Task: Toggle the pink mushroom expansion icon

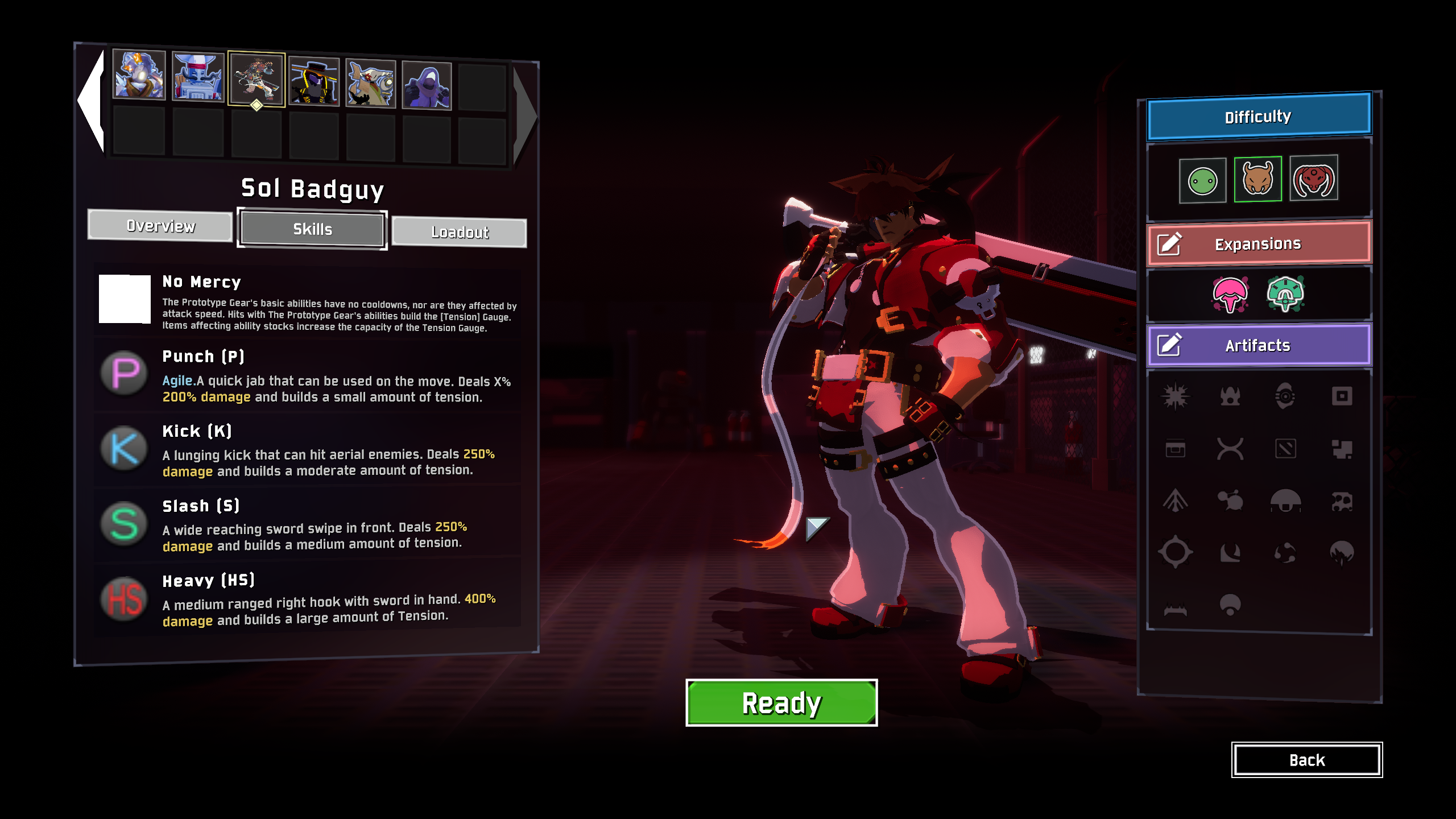Action: coord(1230,294)
